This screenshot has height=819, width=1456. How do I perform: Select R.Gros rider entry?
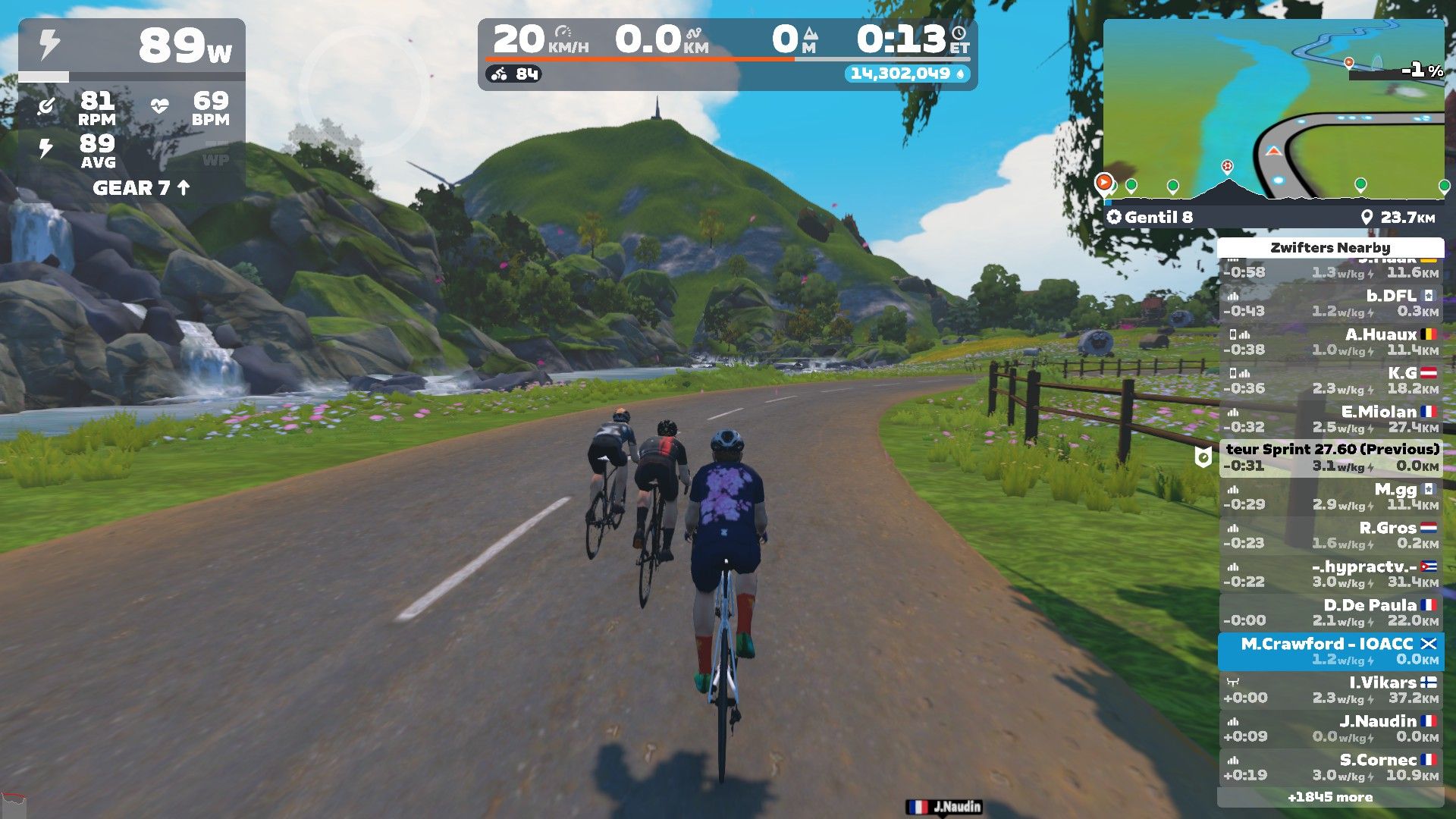click(1331, 535)
